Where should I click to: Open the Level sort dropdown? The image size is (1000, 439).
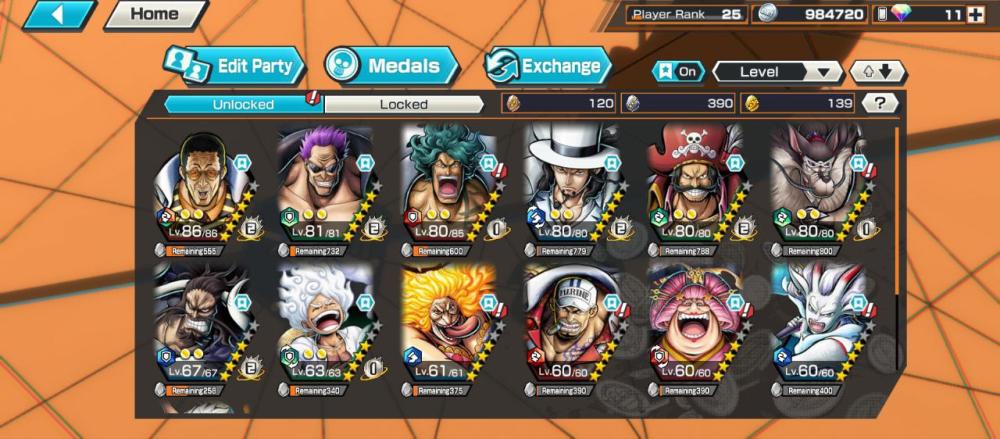click(x=777, y=72)
